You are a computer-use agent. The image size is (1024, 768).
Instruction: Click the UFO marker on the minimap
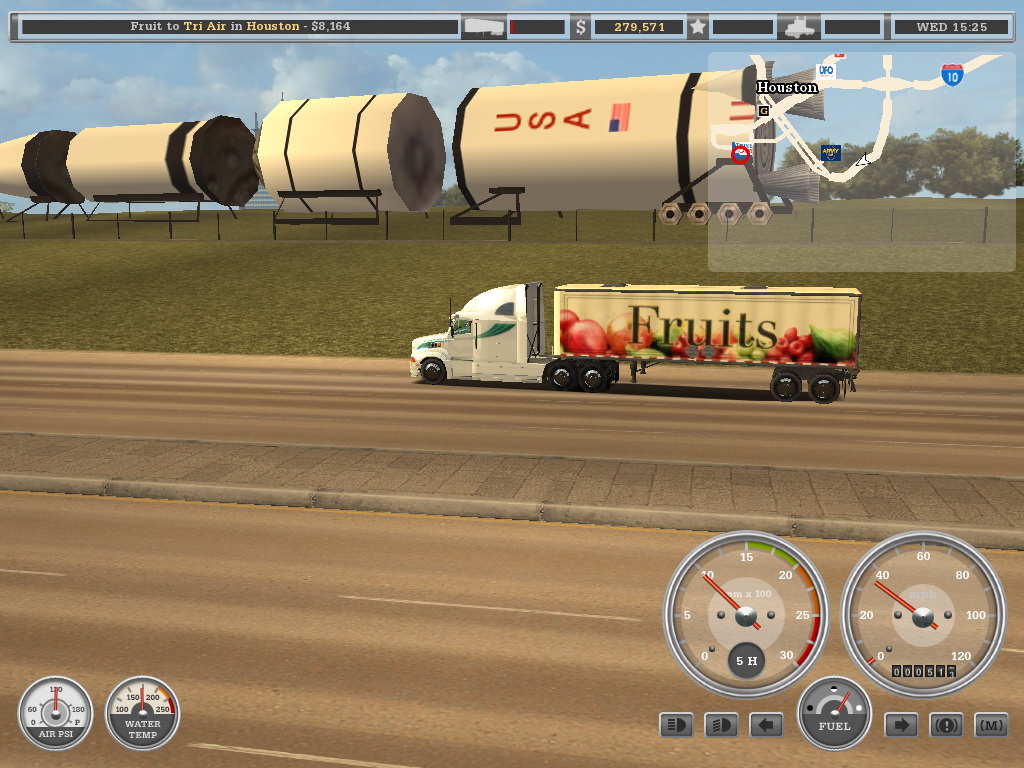(x=826, y=71)
